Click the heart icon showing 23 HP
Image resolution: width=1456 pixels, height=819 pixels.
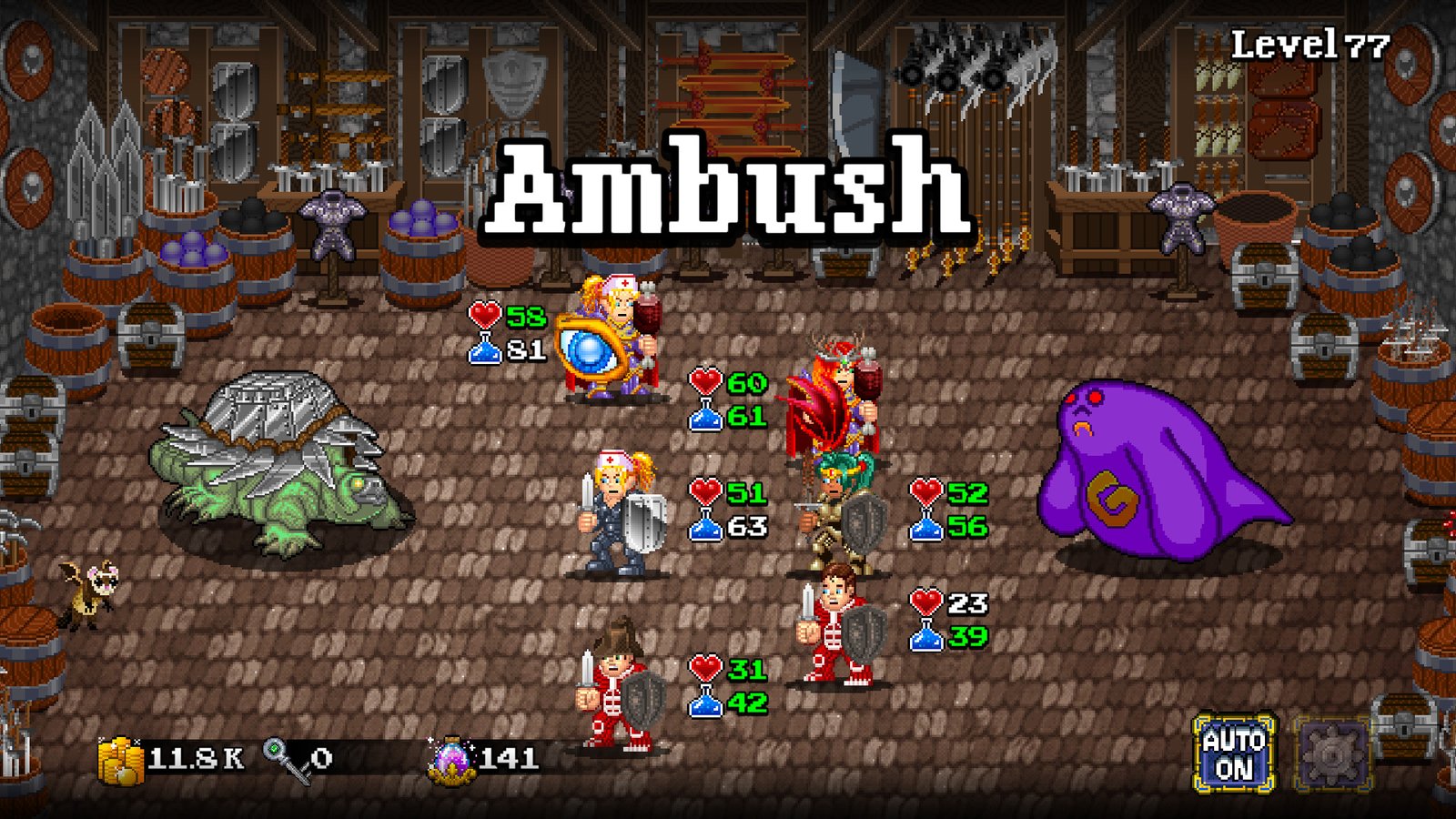pos(927,602)
